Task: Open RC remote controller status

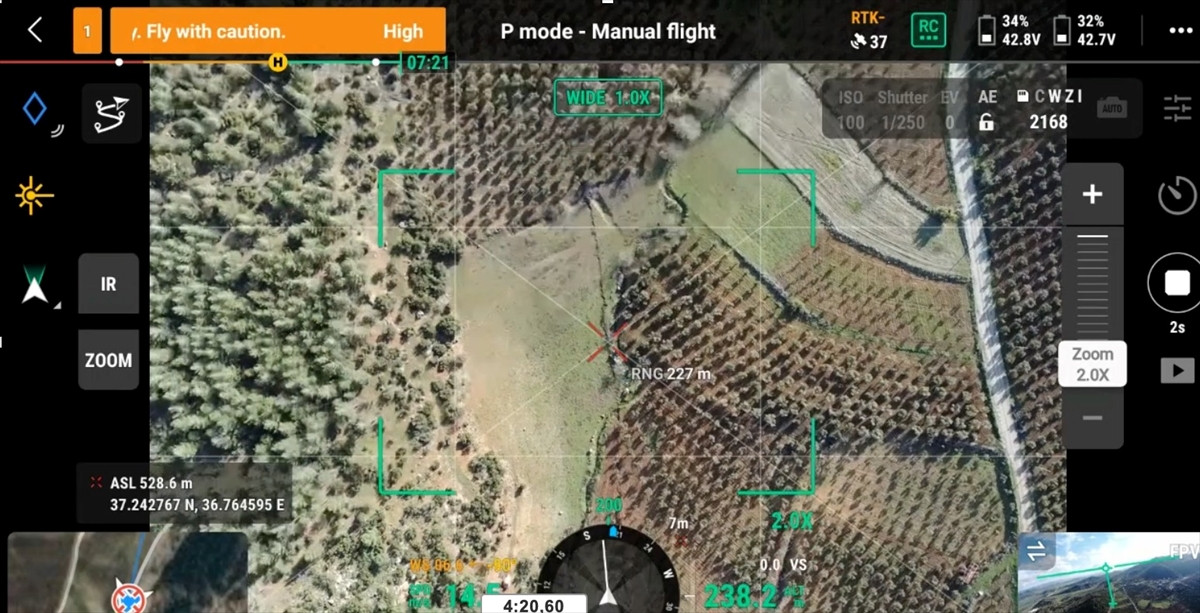Action: click(928, 30)
